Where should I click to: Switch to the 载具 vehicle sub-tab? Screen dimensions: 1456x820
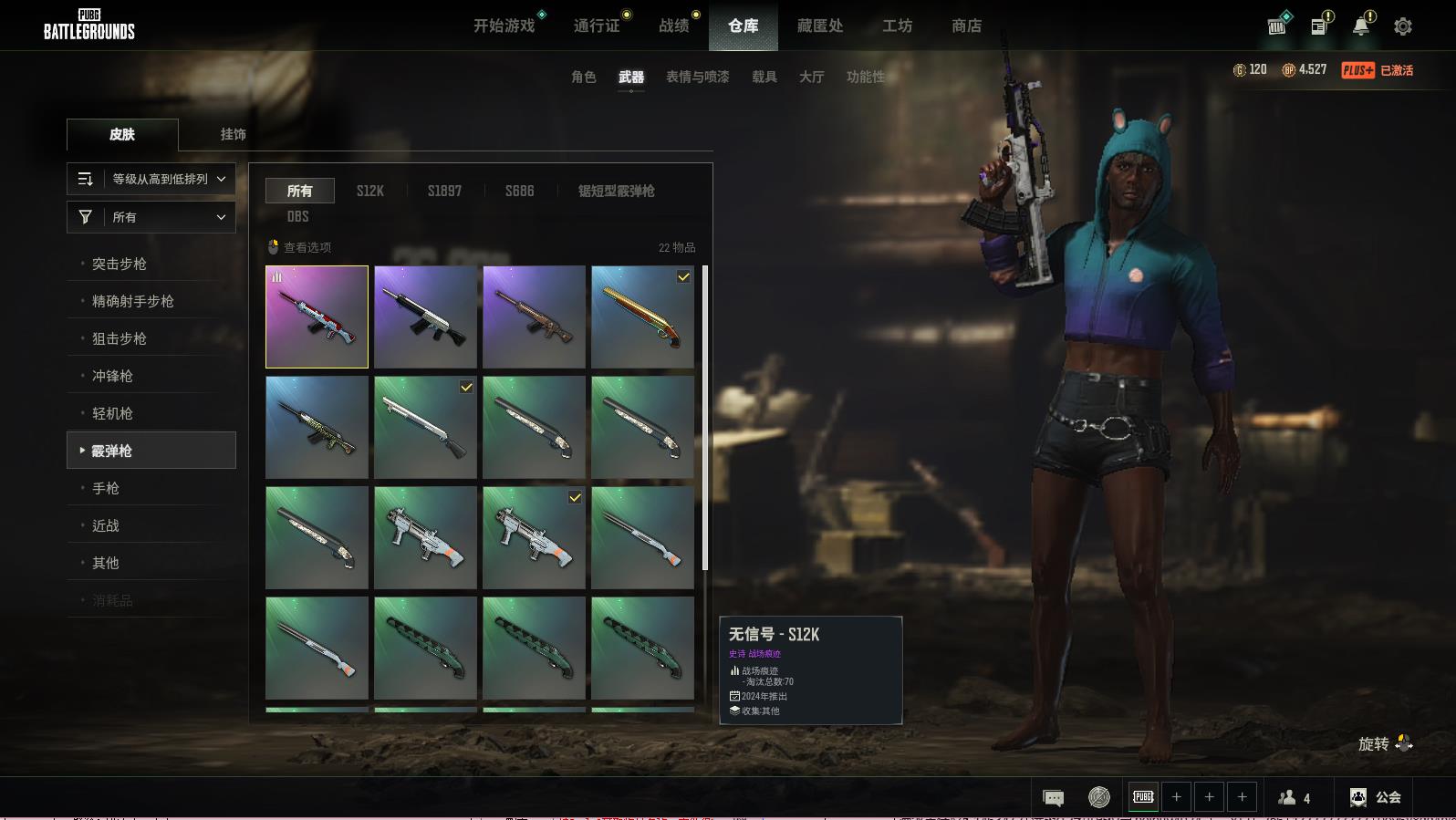(764, 77)
